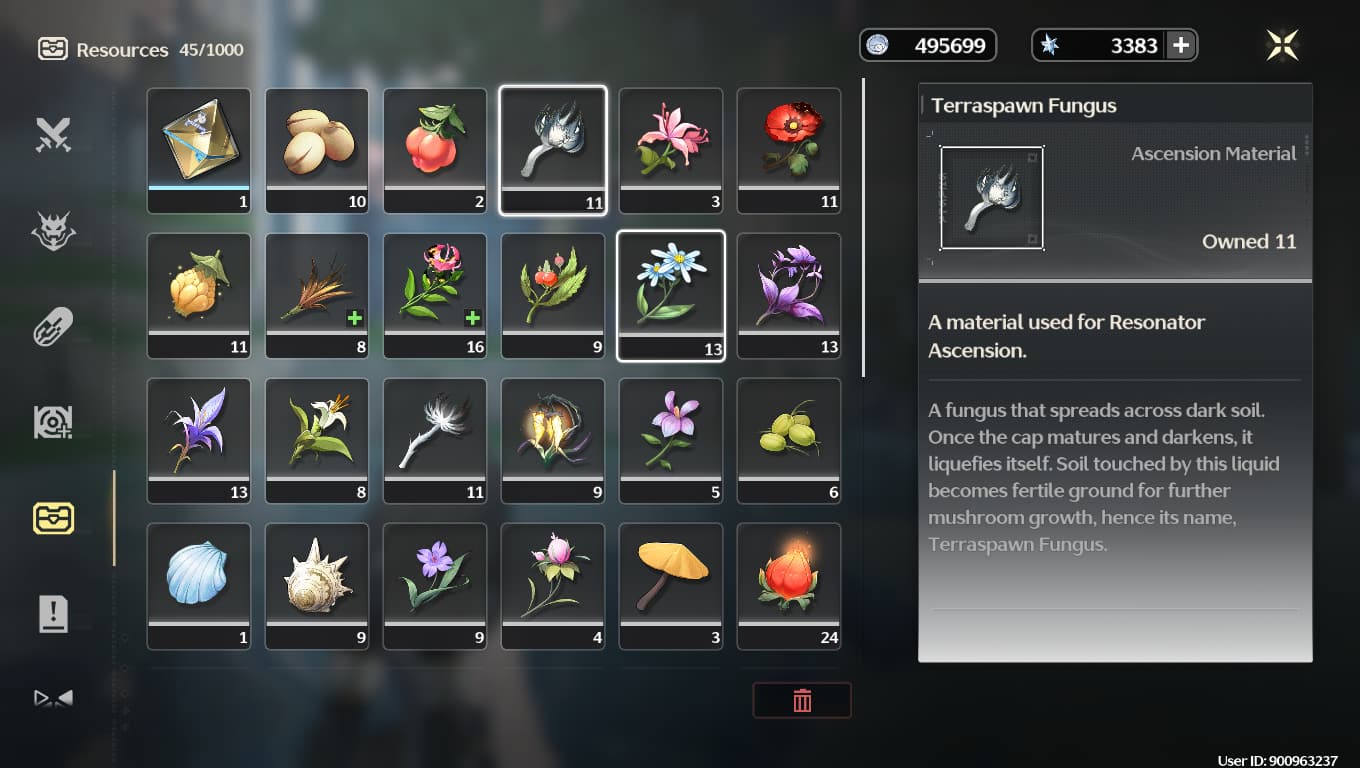Select the flaming red lantern berry slot
The height and width of the screenshot is (768, 1360).
coord(789,585)
